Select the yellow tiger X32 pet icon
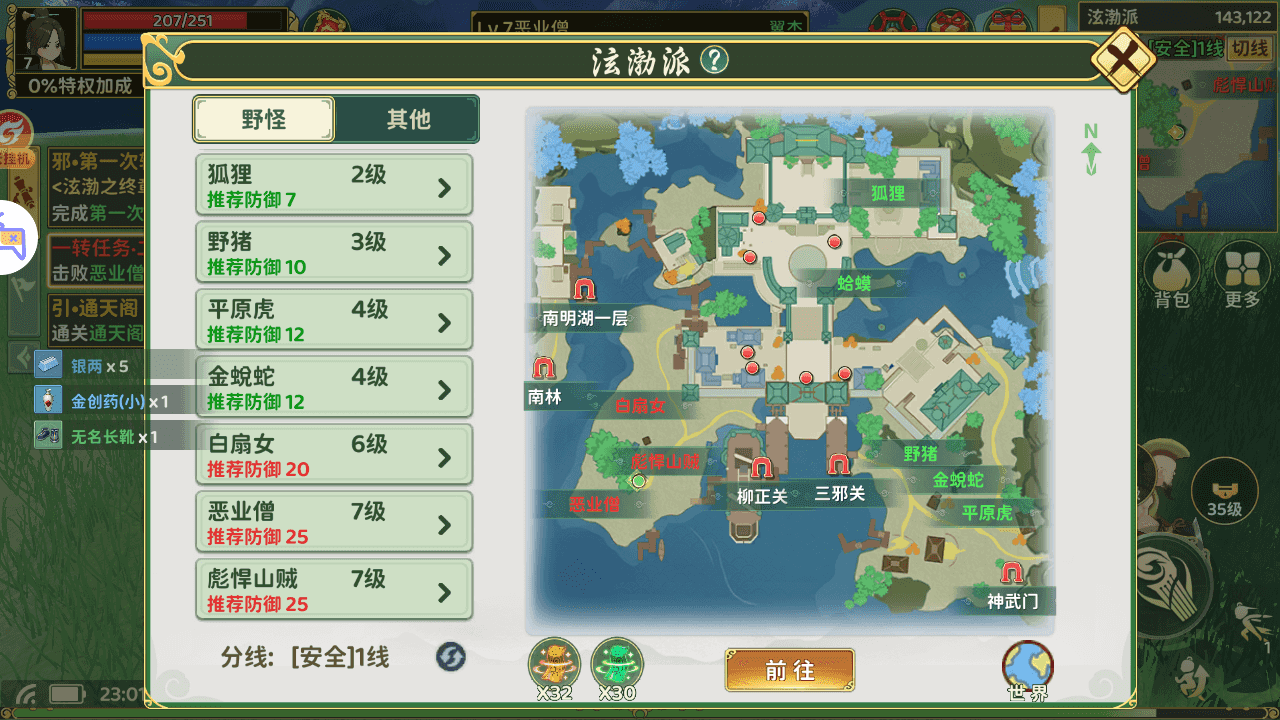The height and width of the screenshot is (720, 1280). pyautogui.click(x=554, y=660)
